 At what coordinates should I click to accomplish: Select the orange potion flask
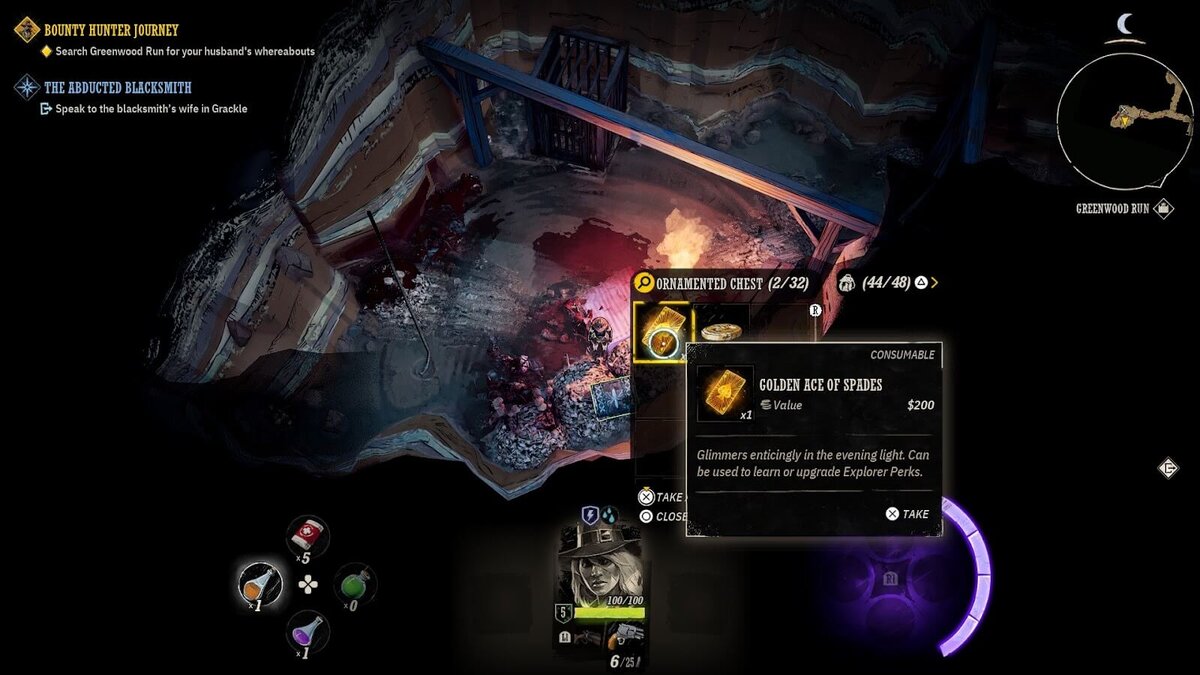tap(260, 583)
